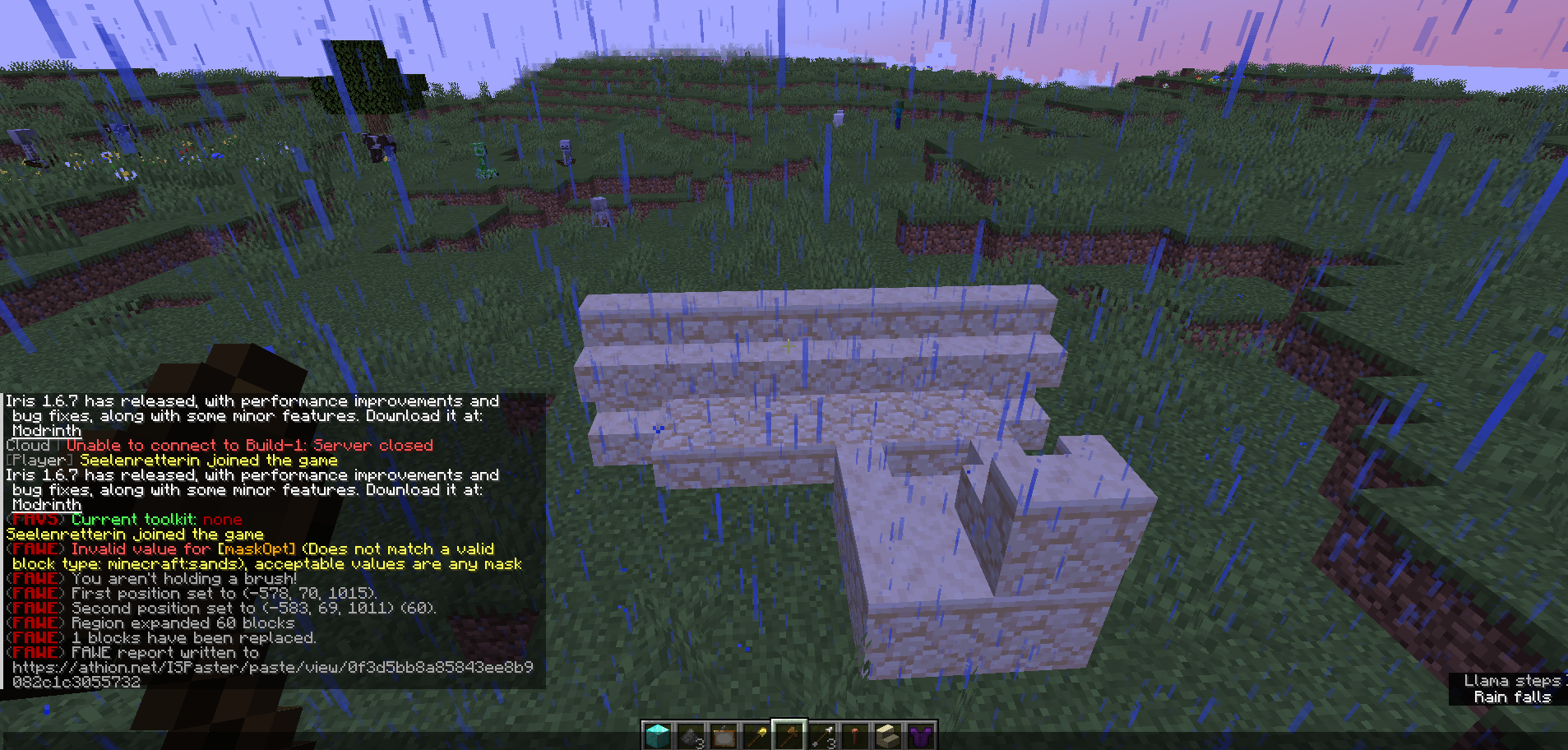Select the stone brick stairs in the hotbar
Screen dimensions: 1568x750
click(x=888, y=736)
